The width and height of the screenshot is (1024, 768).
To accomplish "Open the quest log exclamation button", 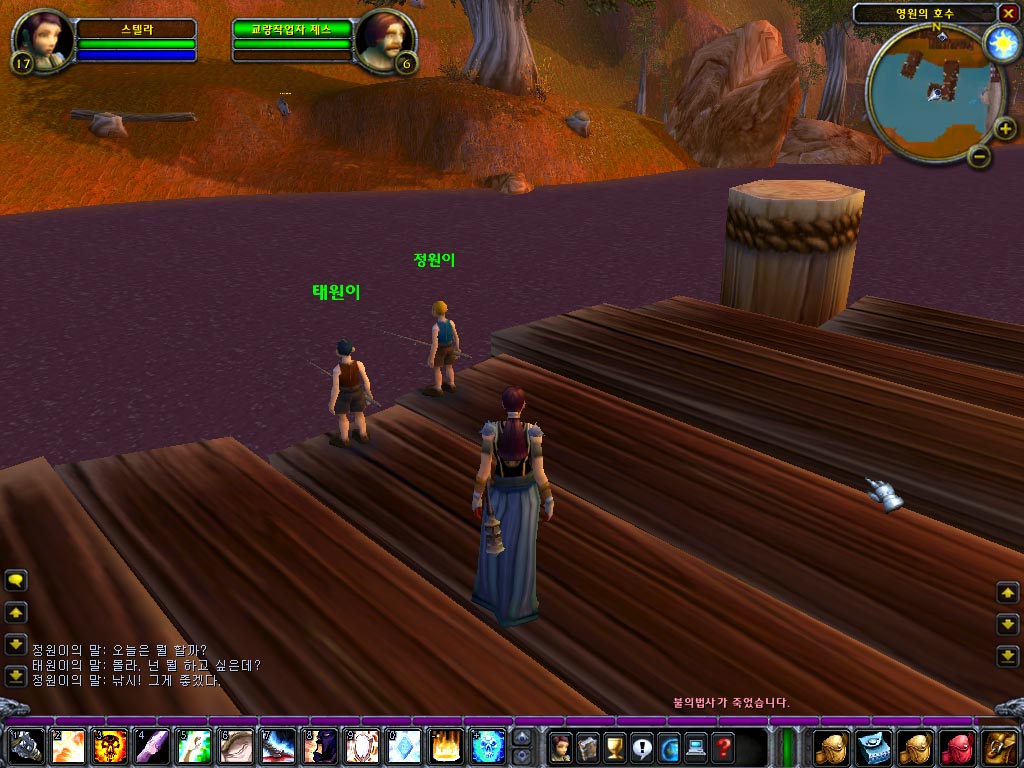I will pos(641,747).
